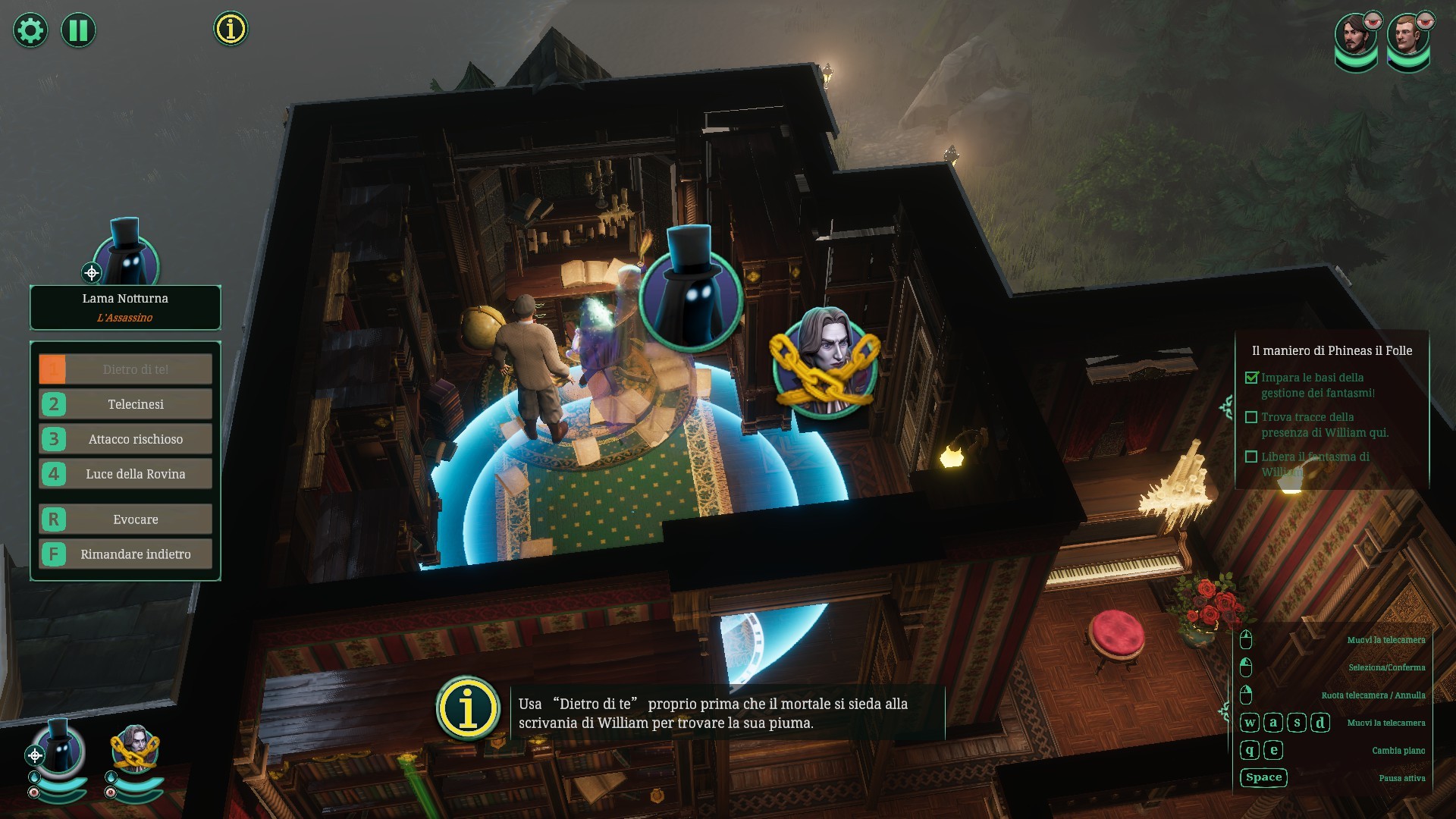
Task: Select the red-haired mortal portrait
Action: point(1407,38)
